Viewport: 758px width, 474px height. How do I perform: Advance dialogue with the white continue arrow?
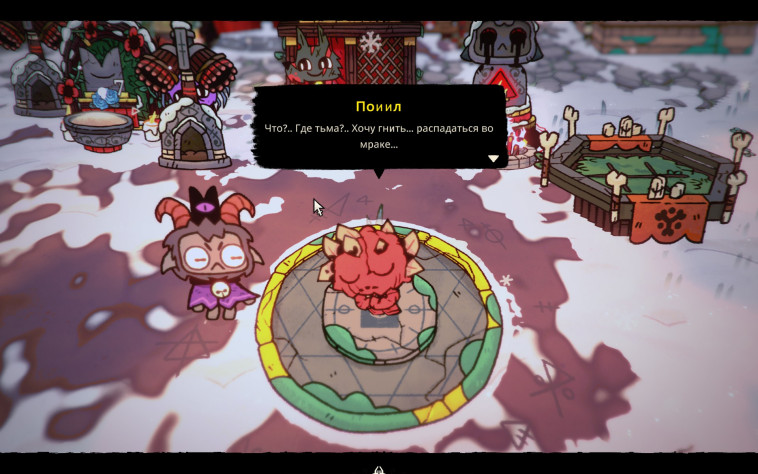[493, 158]
